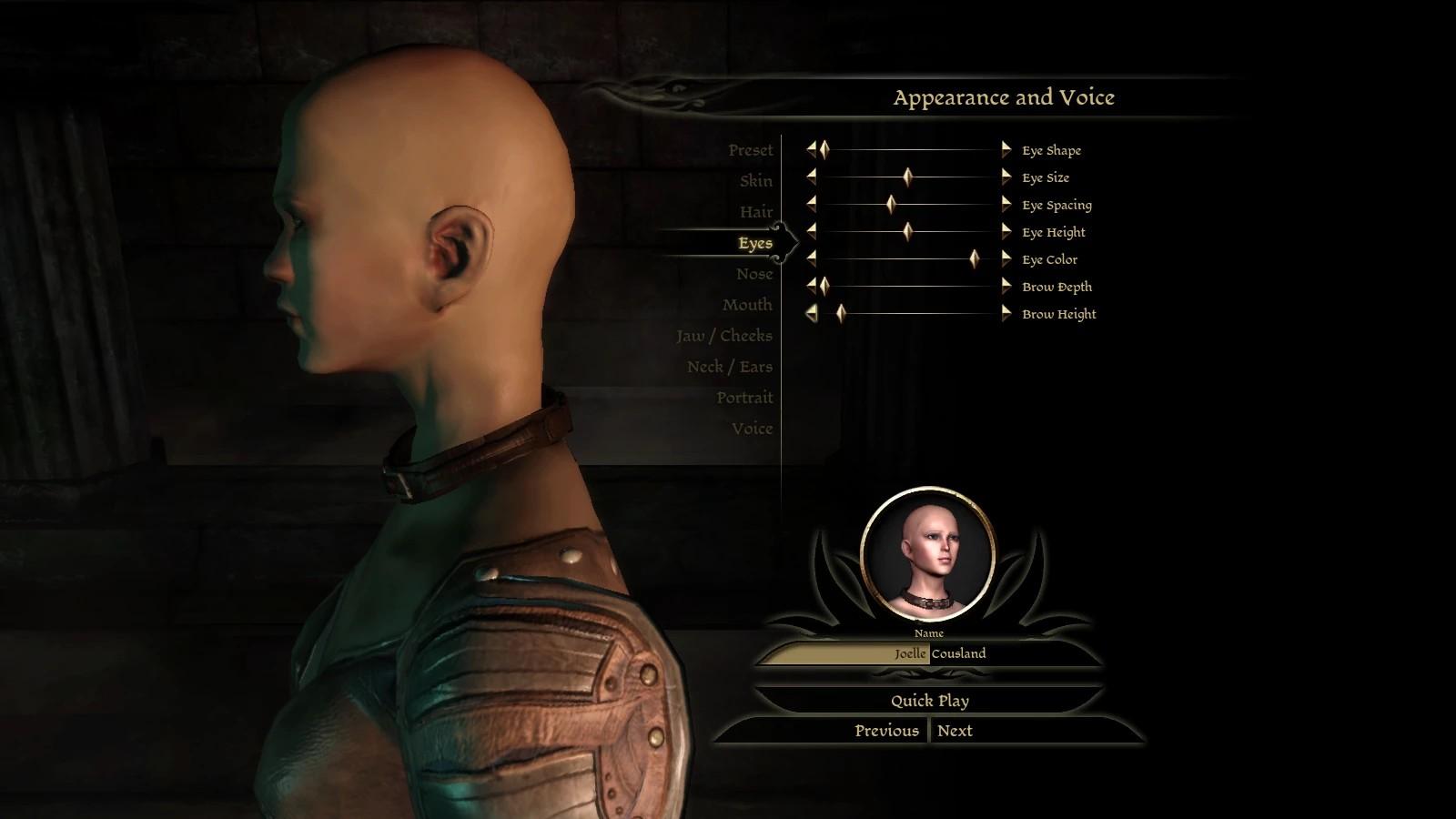Proceed with the Next button
The height and width of the screenshot is (819, 1456).
(x=955, y=731)
